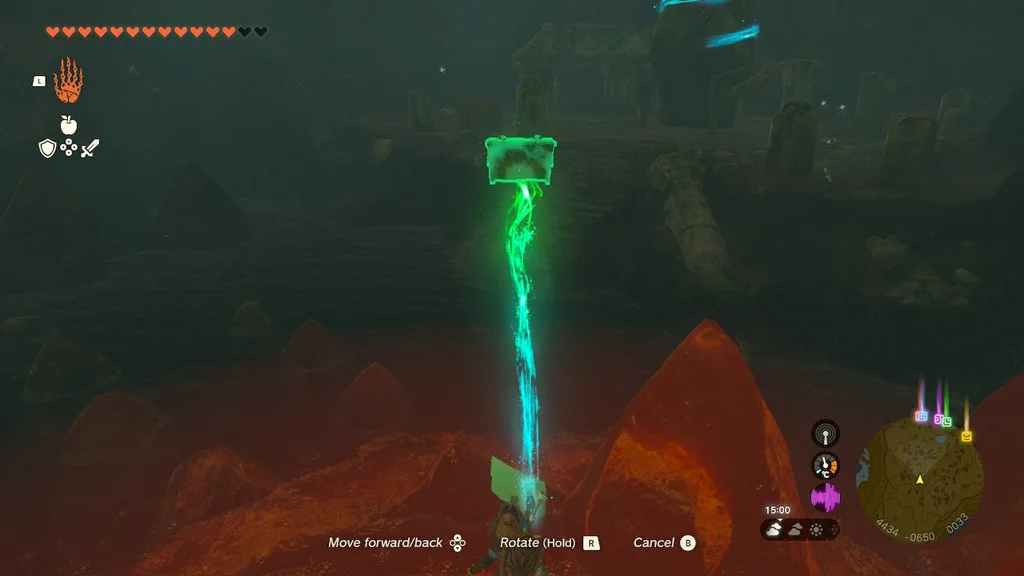1024x576 pixels.
Task: Select the green marker on the minimap edge
Action: tap(946, 421)
